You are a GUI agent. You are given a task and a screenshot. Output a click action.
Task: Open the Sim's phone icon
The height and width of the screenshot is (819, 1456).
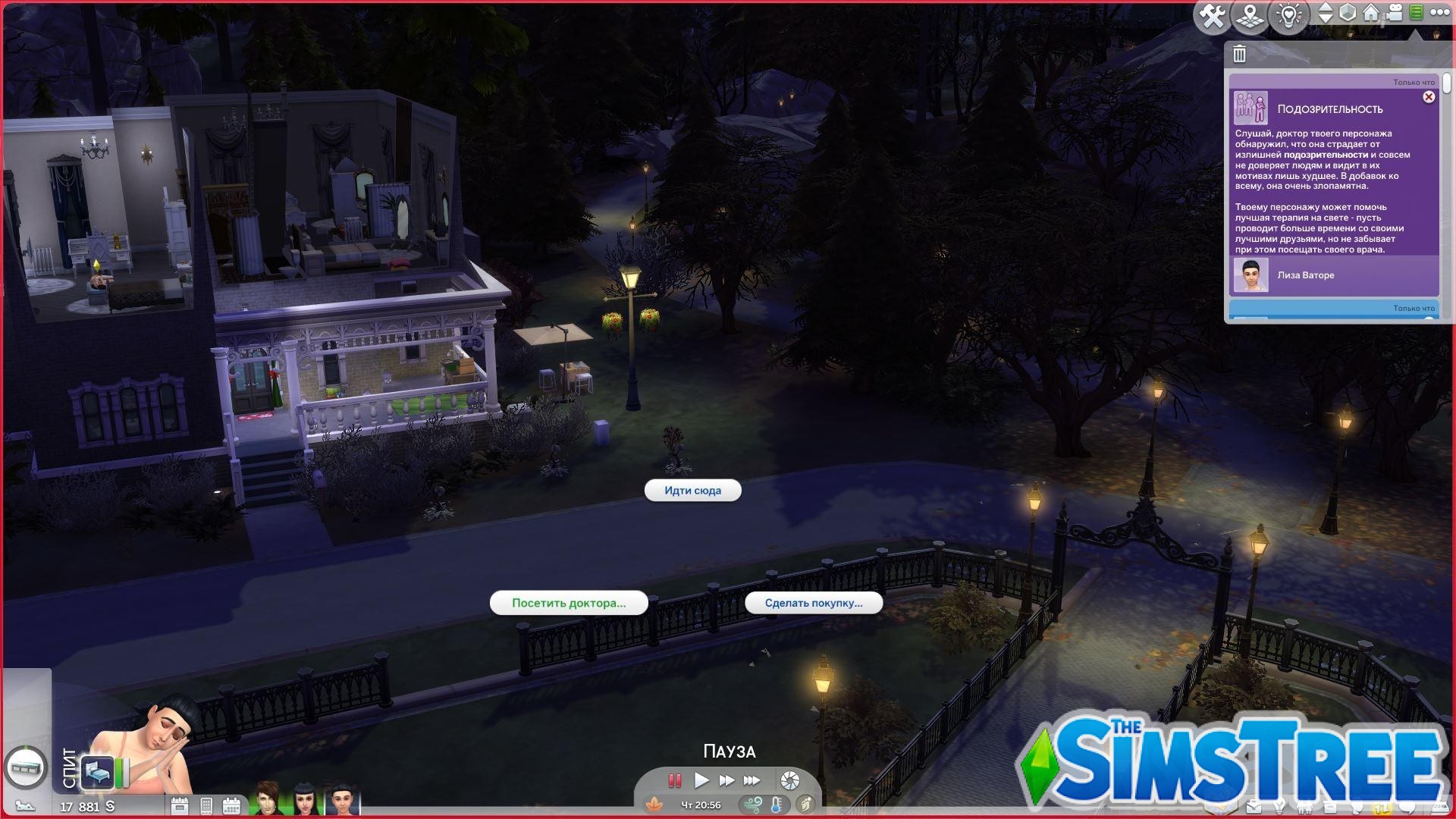click(206, 806)
